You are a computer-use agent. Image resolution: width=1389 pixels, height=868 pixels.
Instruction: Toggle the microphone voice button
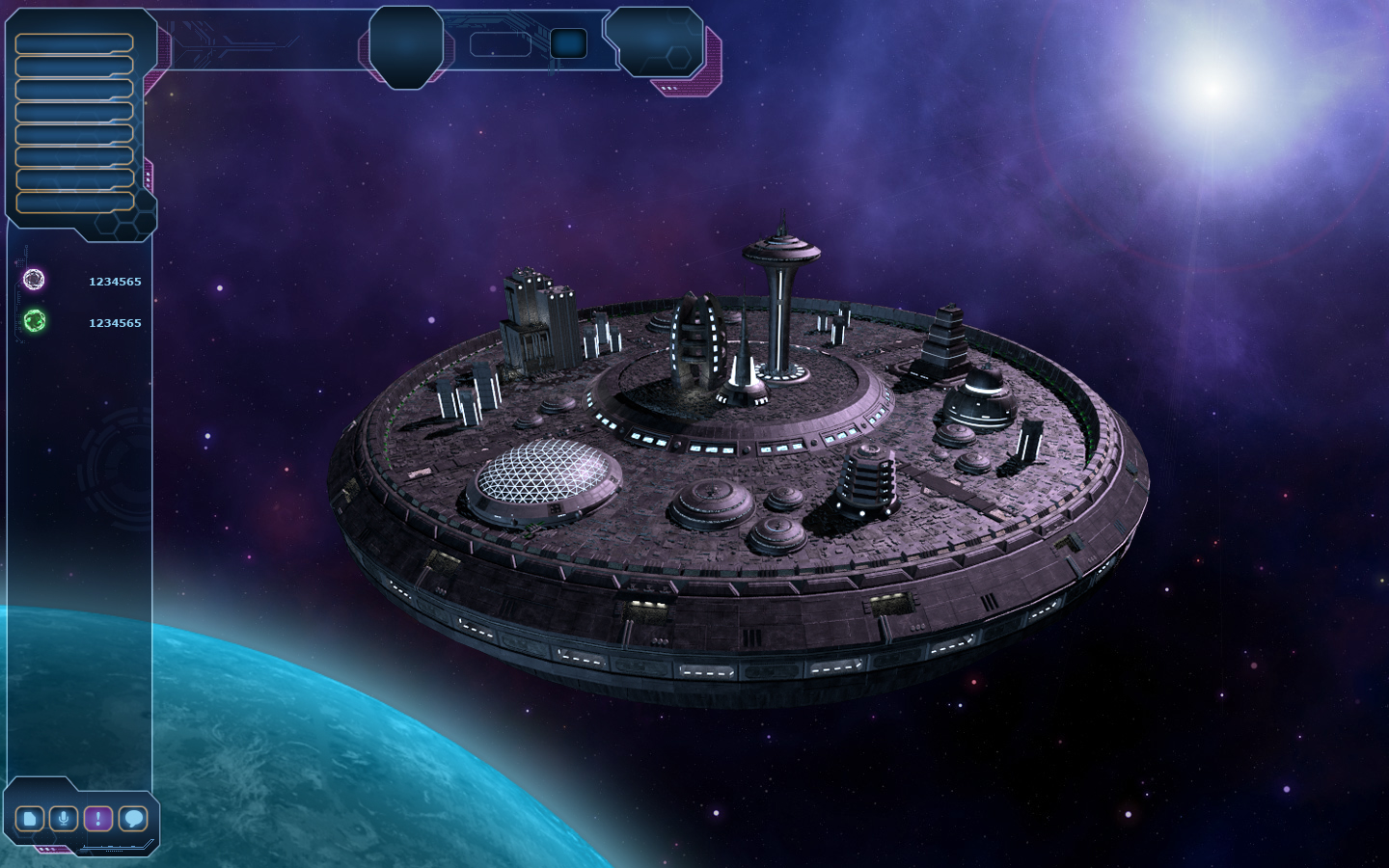coord(64,819)
